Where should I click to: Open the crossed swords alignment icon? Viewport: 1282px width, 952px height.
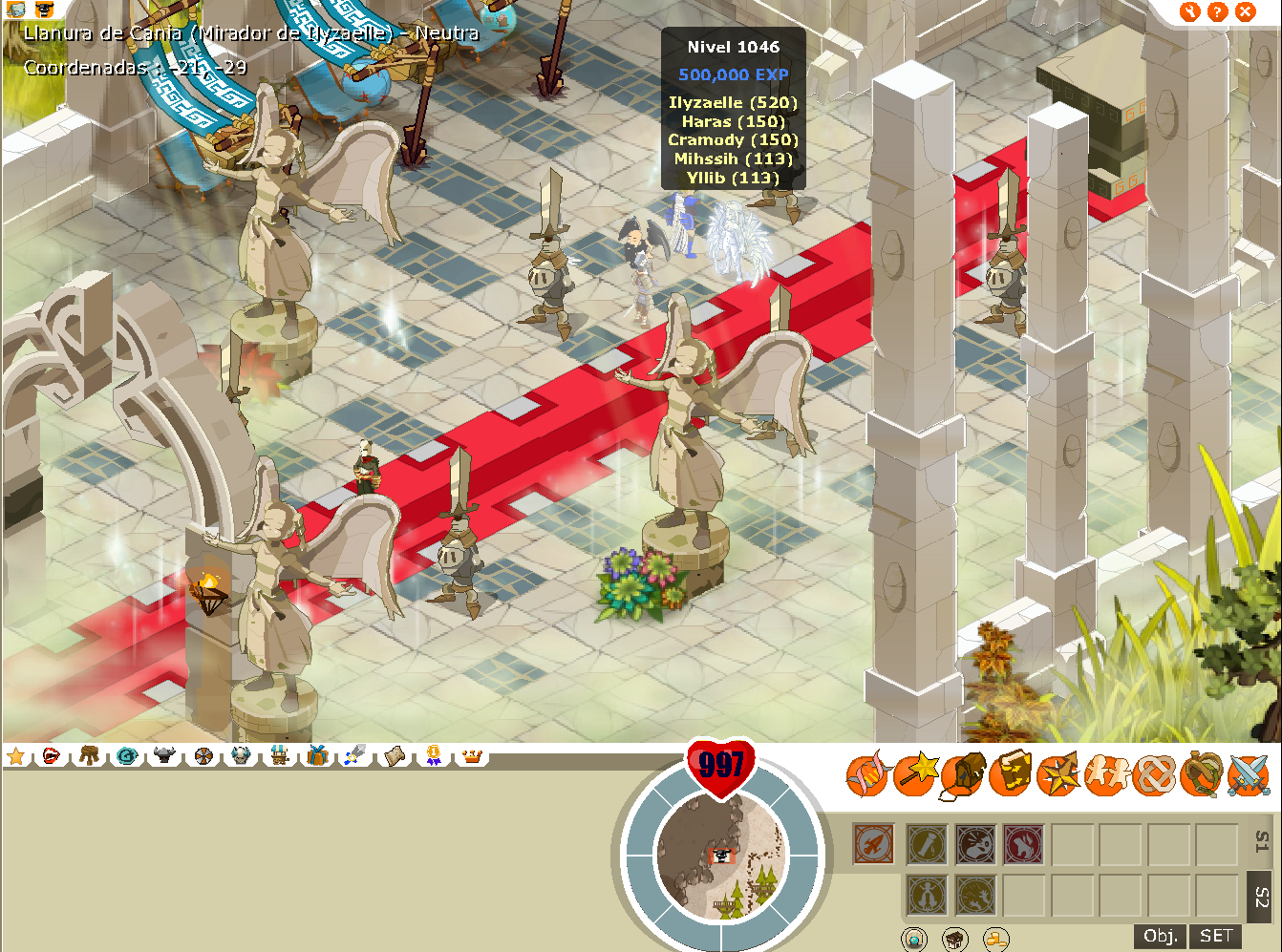coord(1248,775)
